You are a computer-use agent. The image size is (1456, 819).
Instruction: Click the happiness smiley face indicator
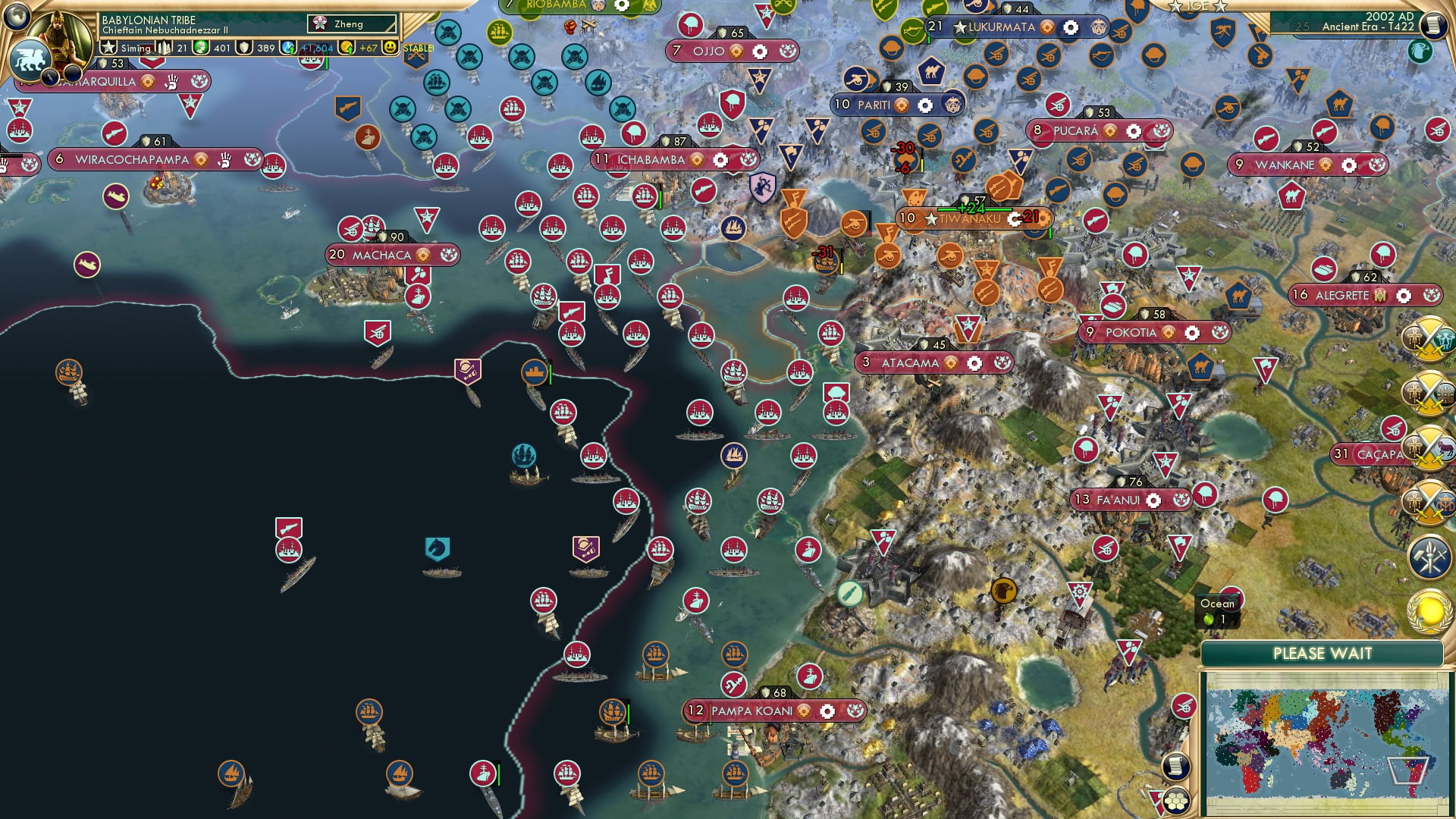pyautogui.click(x=390, y=47)
